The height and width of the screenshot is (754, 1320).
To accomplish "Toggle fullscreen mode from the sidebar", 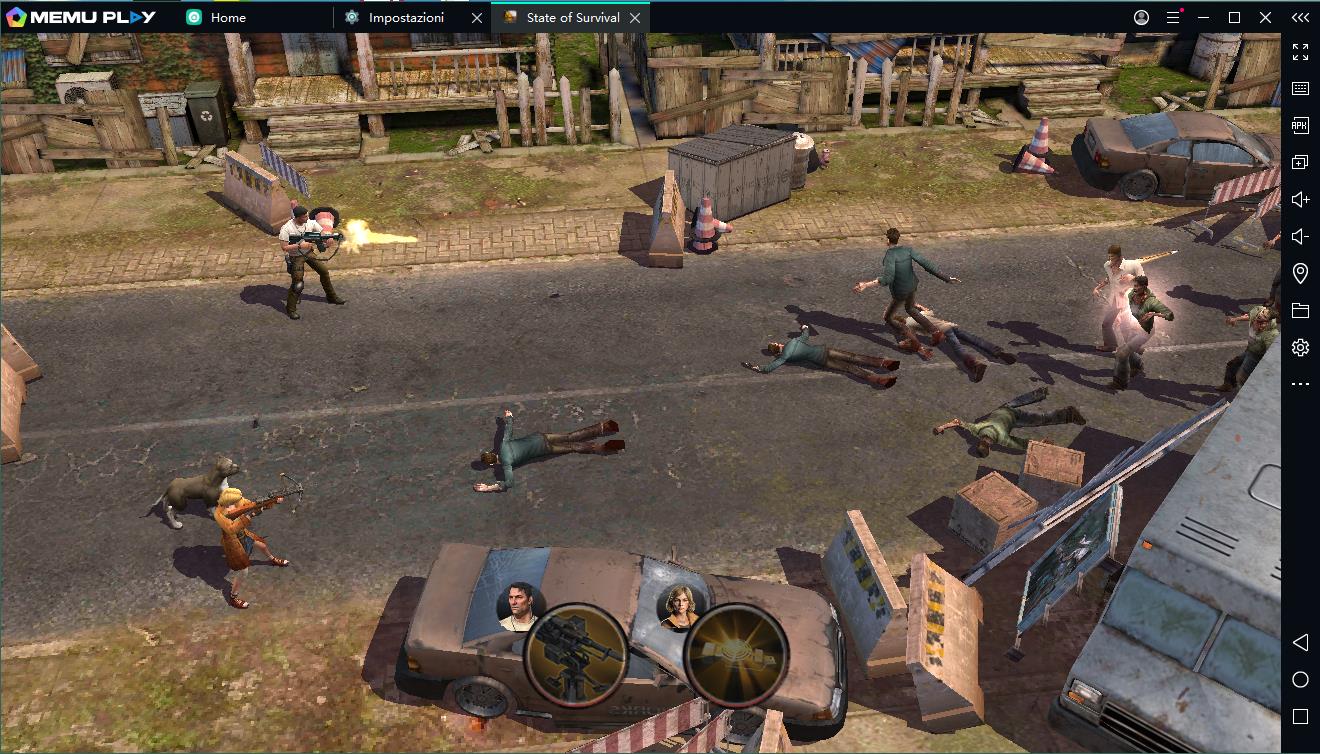I will point(1300,53).
